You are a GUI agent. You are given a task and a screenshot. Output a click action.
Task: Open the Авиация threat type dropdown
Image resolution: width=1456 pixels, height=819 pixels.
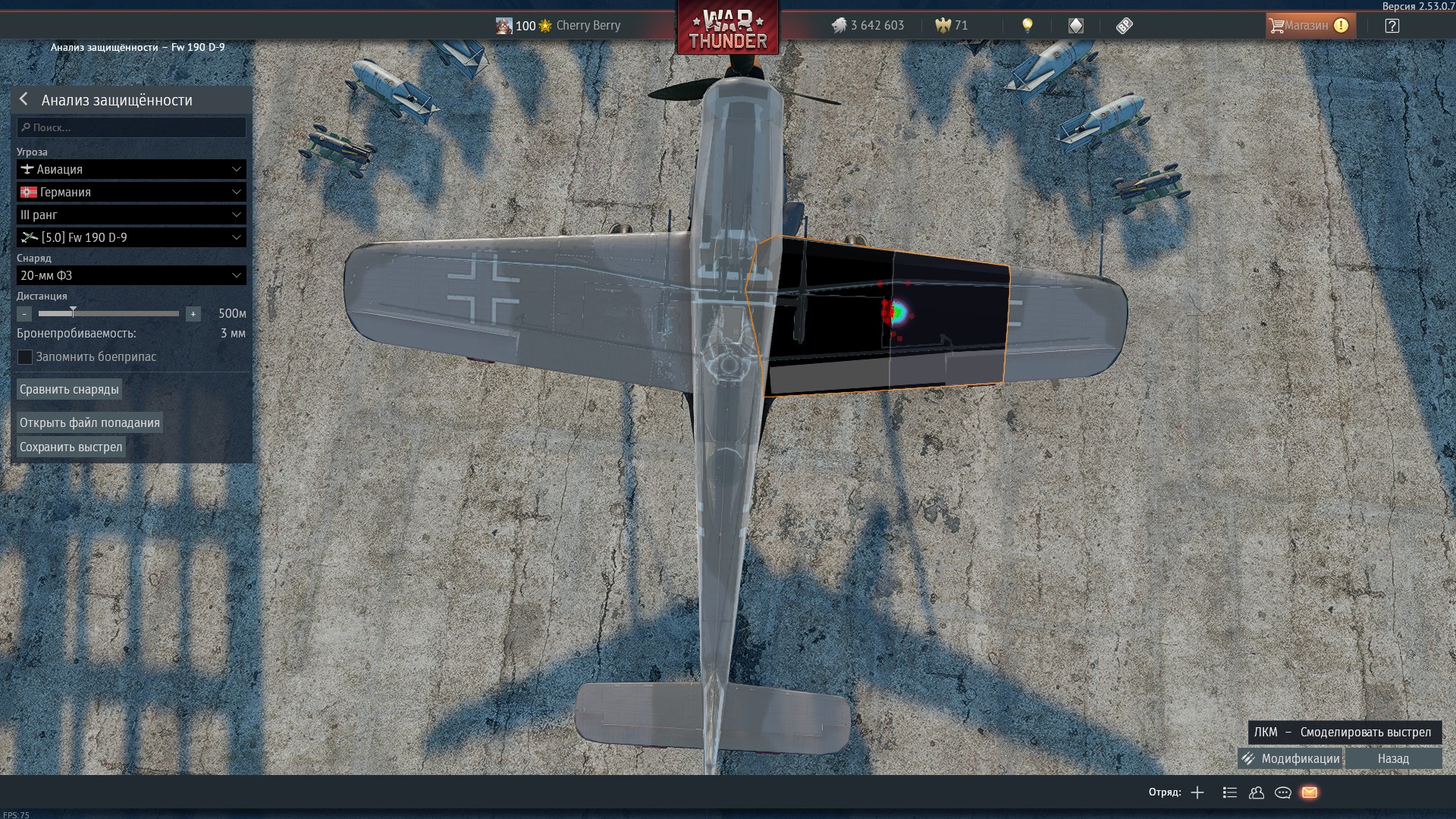[x=132, y=169]
